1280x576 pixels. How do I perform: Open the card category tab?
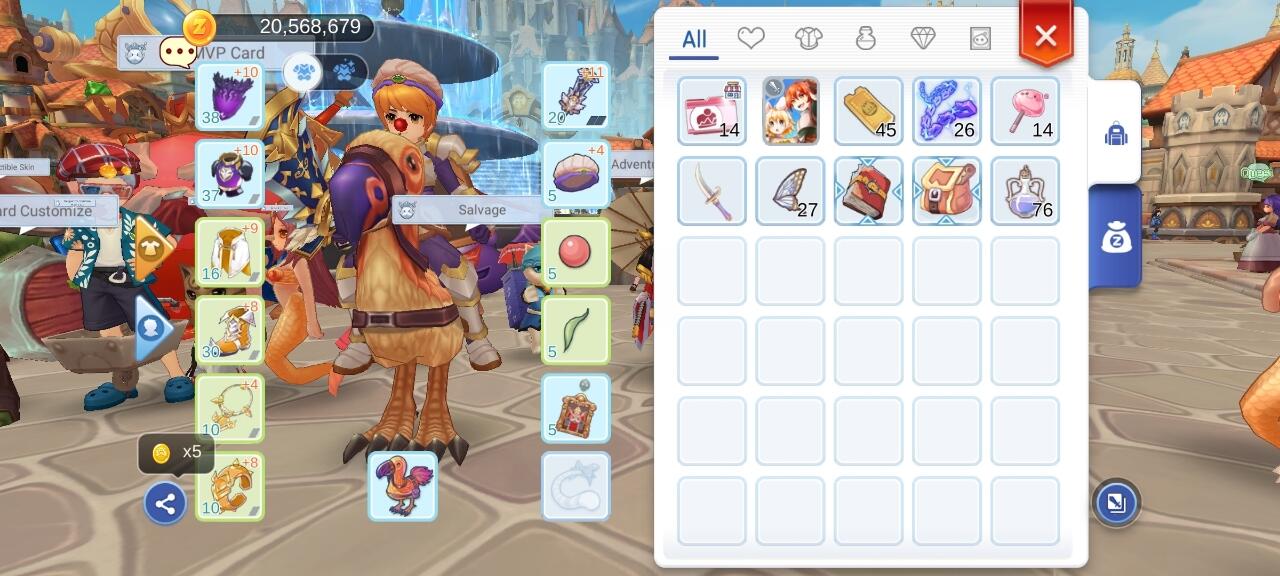click(980, 38)
